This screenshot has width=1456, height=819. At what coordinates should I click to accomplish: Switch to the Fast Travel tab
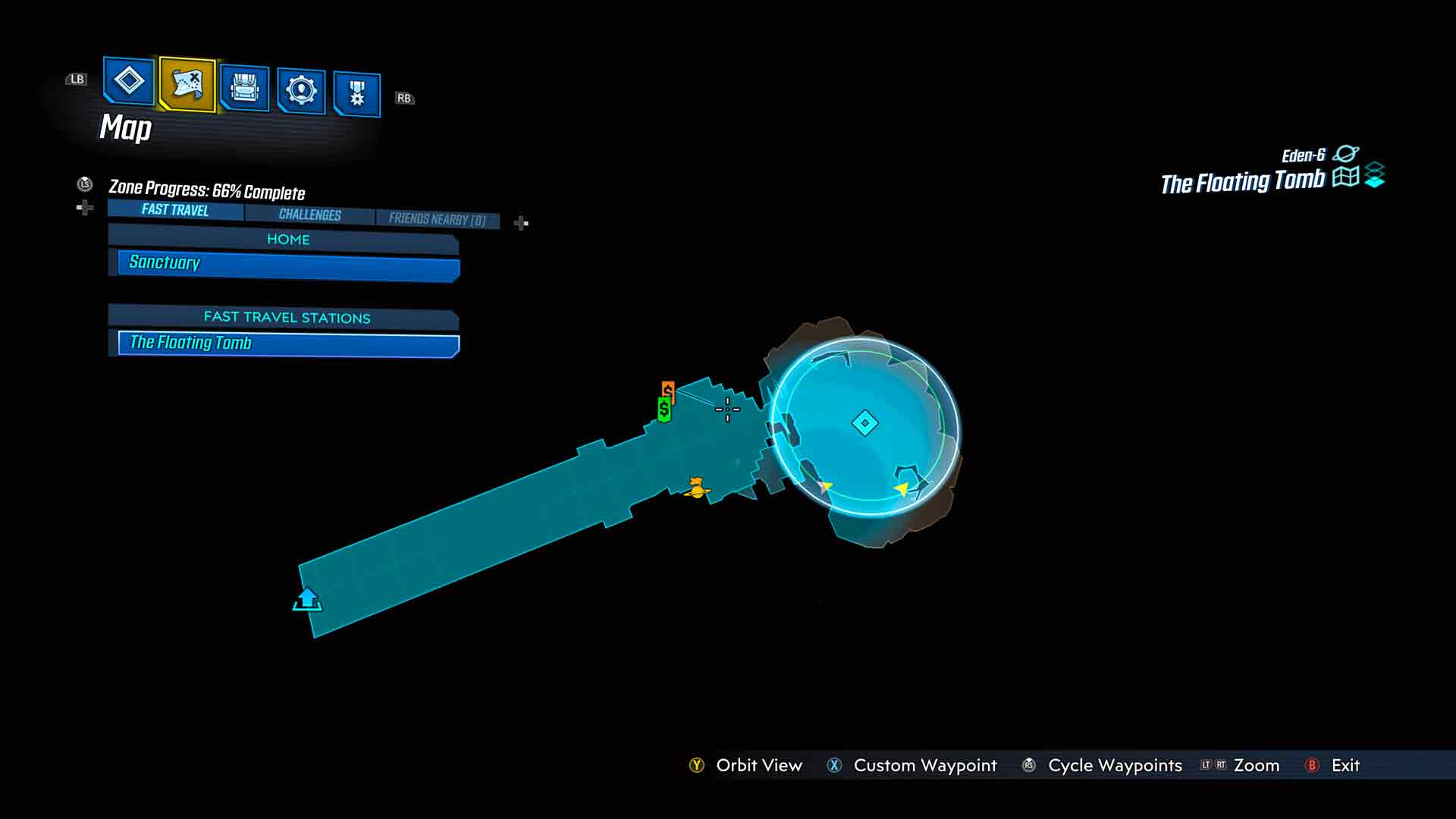point(175,210)
